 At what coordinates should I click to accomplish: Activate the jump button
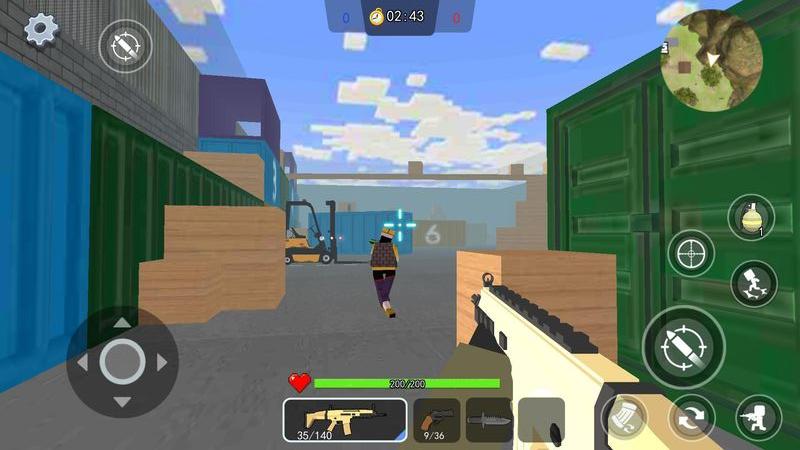click(x=753, y=284)
